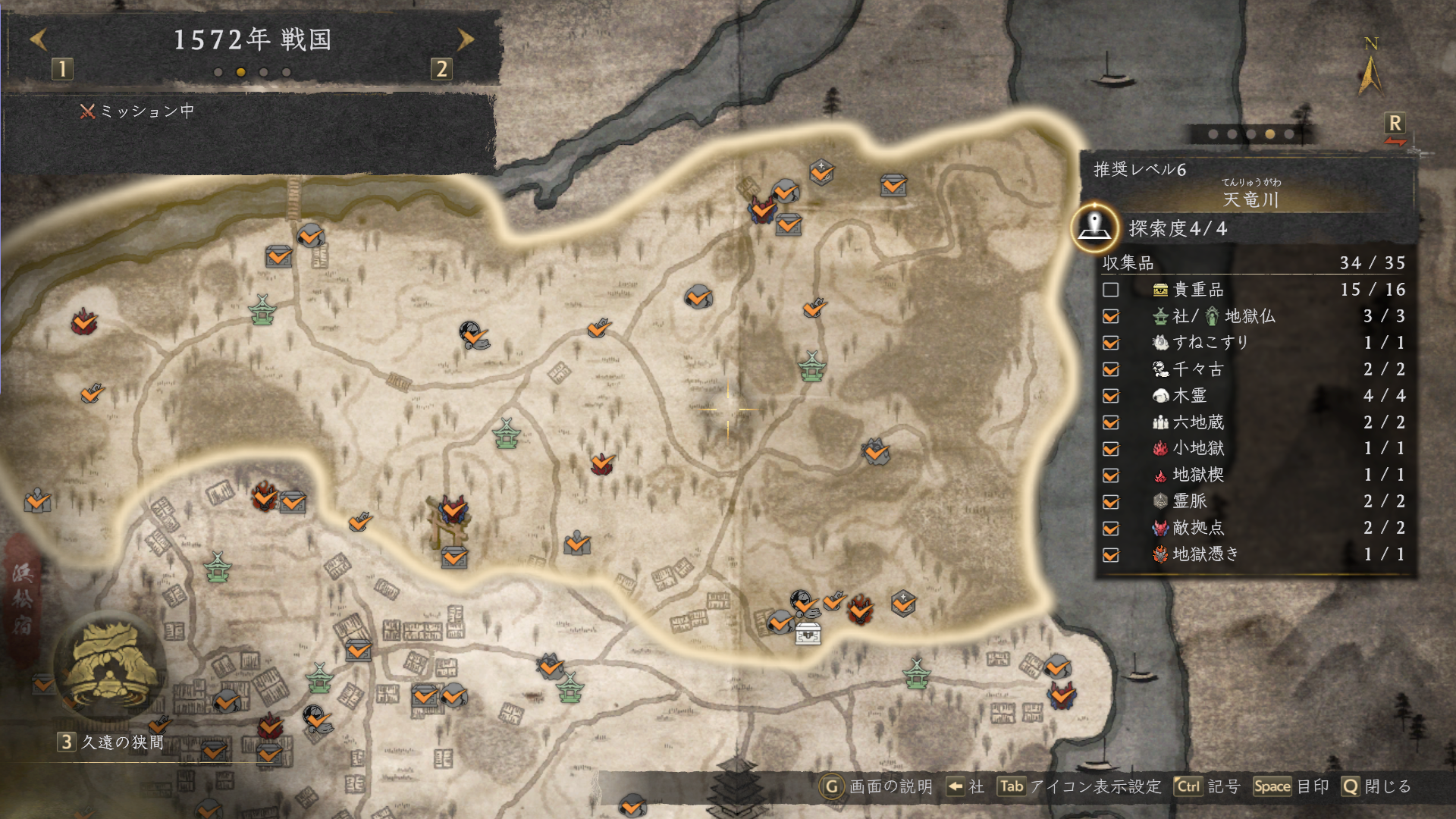Select the treasure chest map marker
Viewport: 1456px width, 819px height.
click(x=808, y=633)
